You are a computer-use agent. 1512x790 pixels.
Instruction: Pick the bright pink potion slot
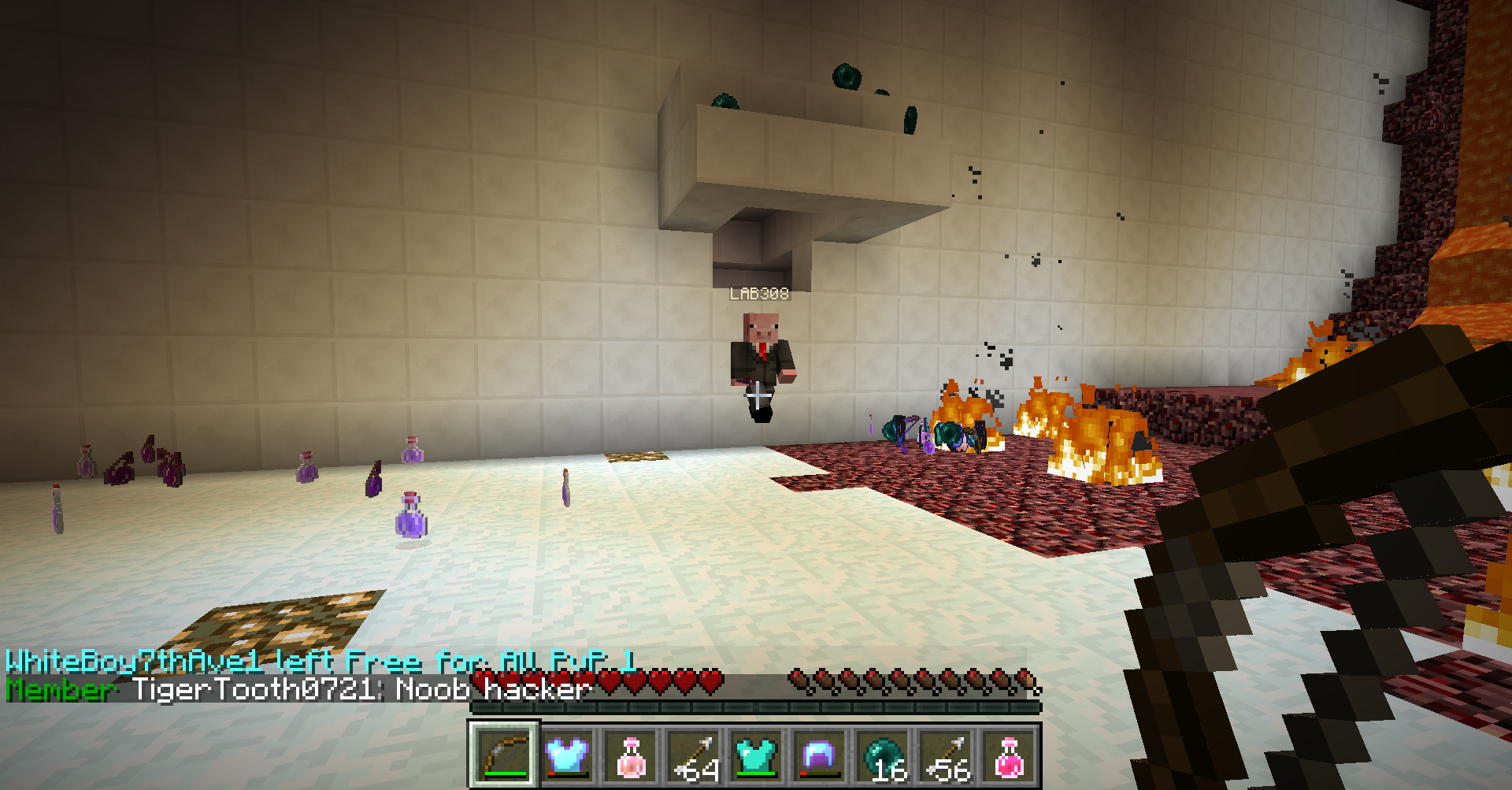click(1009, 755)
